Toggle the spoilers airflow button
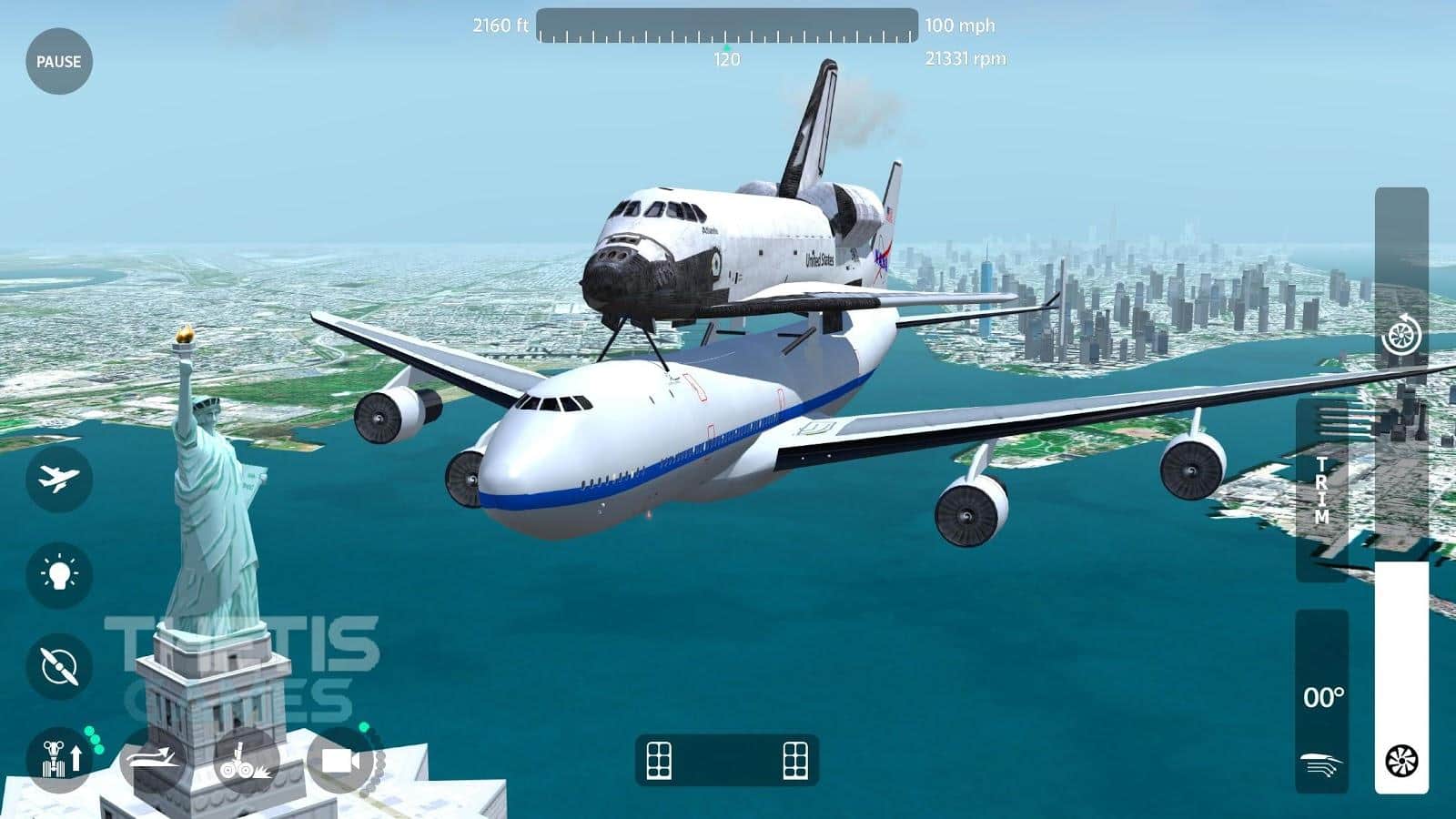 pos(153,758)
